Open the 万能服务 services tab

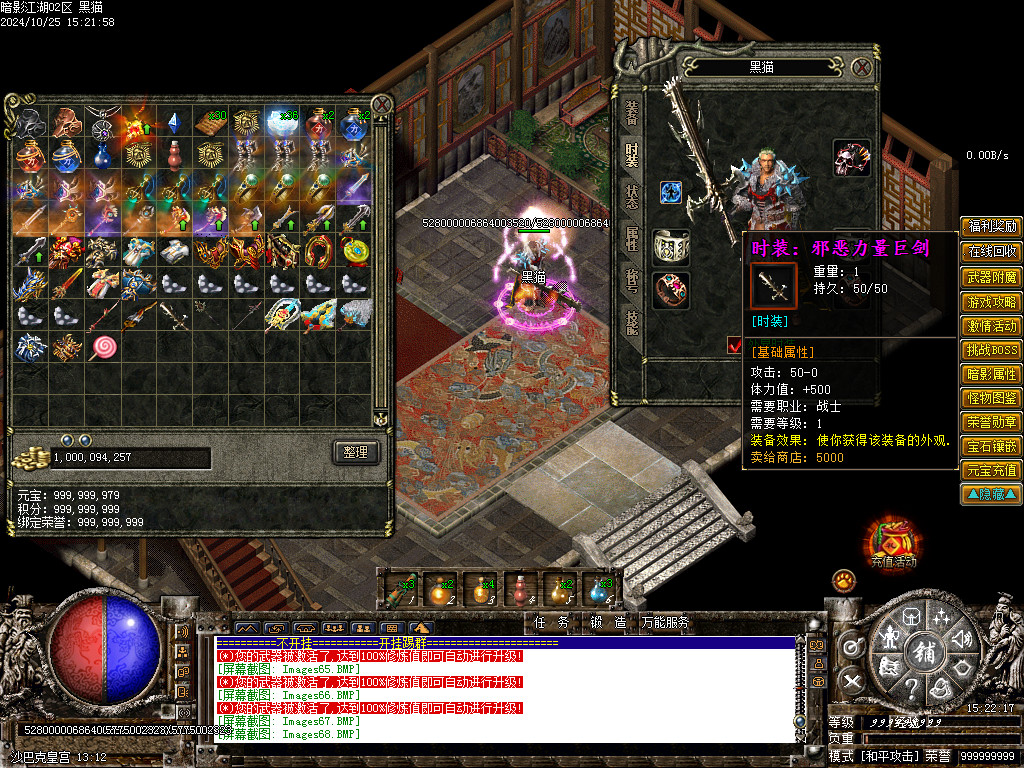pyautogui.click(x=665, y=622)
